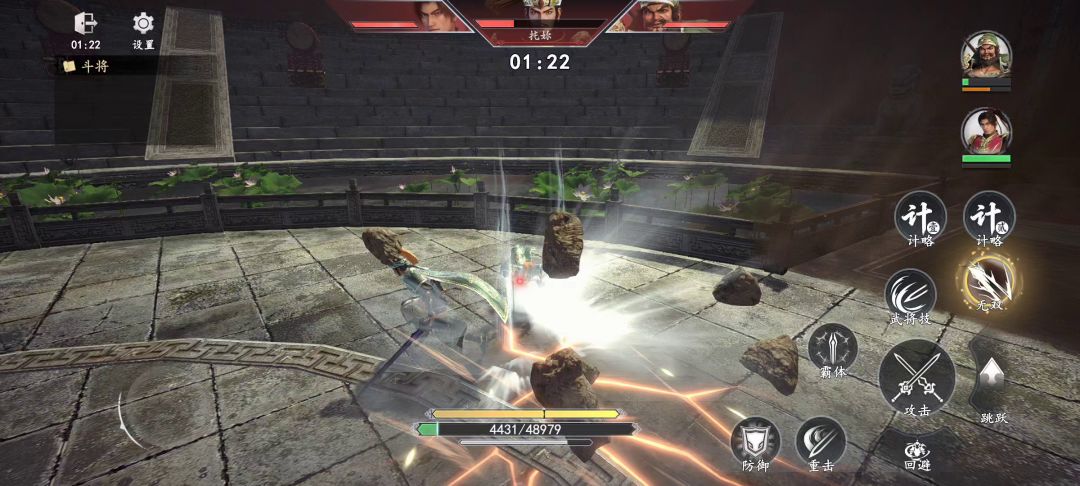Switch to the red-robed general portrait

pos(986,132)
